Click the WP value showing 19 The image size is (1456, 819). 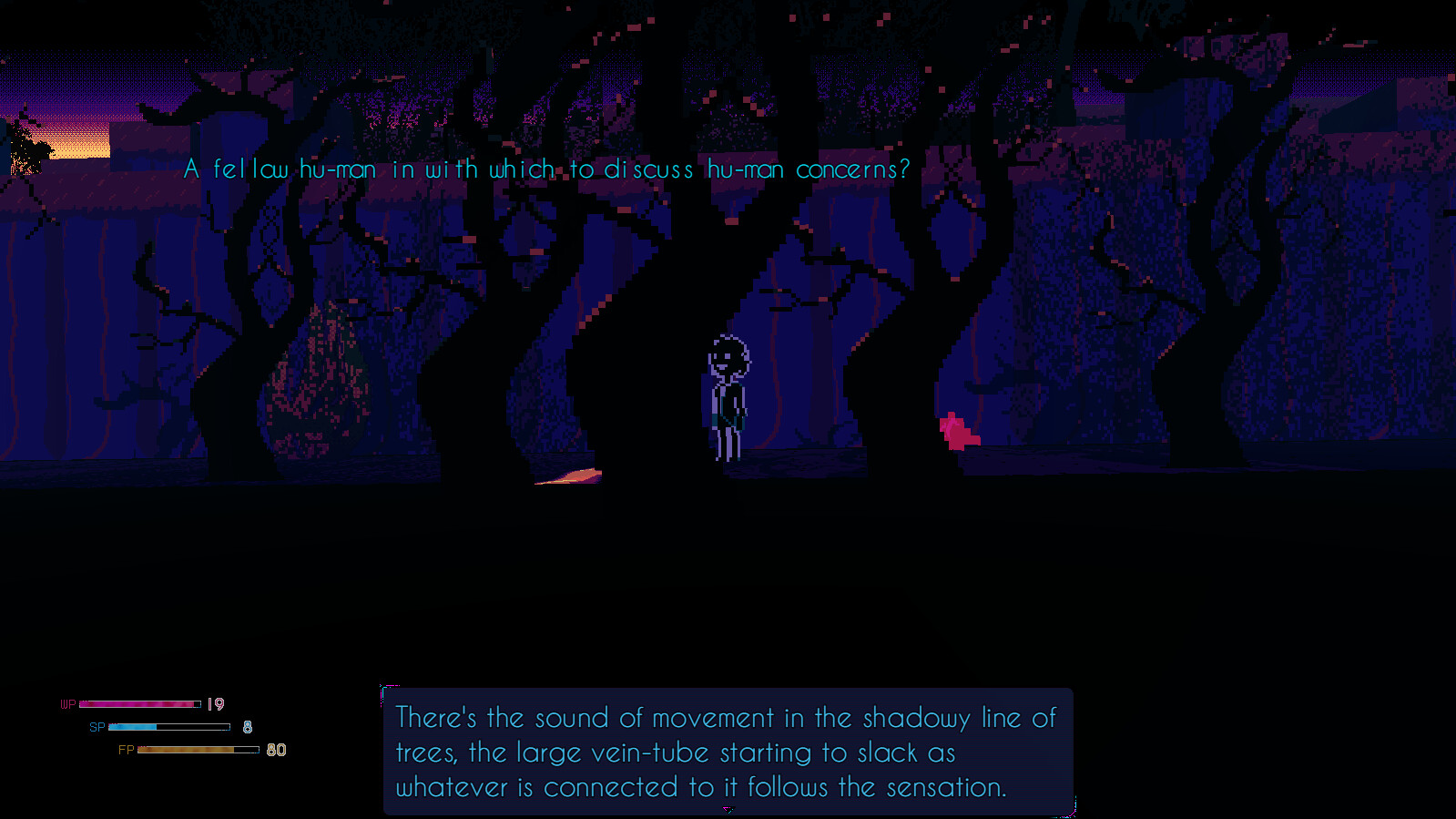click(215, 702)
